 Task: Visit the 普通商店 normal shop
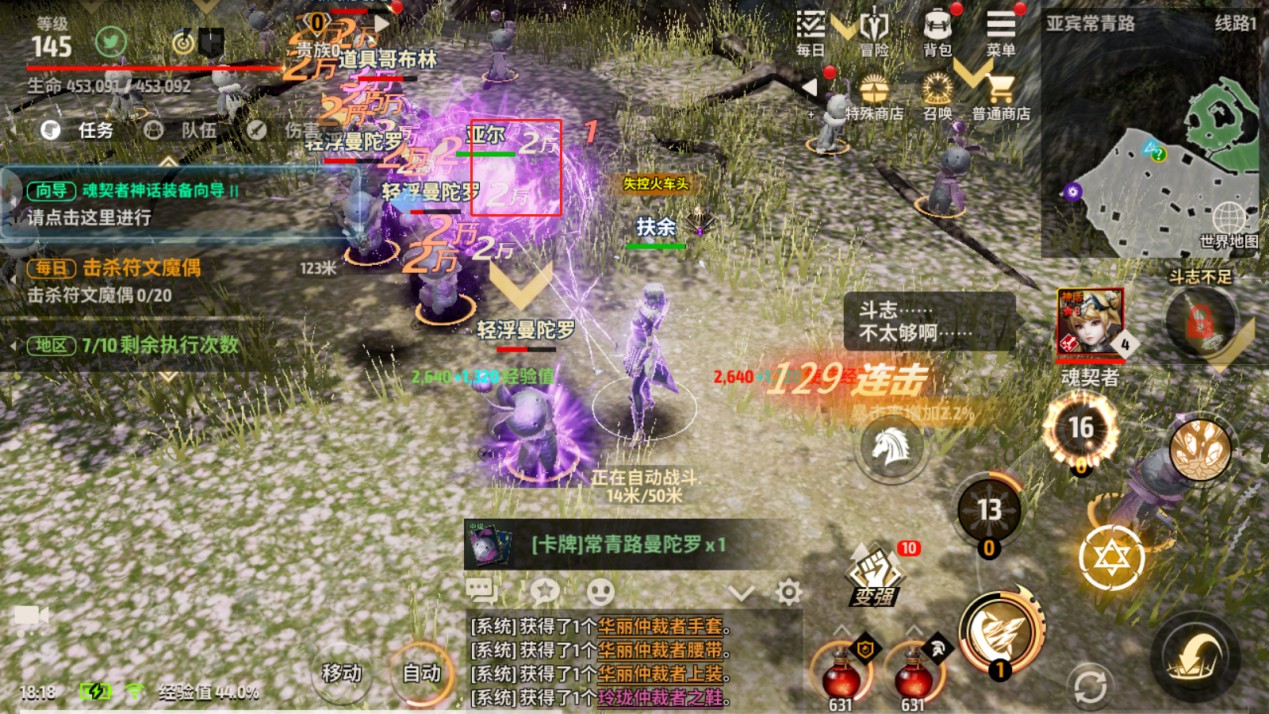tap(1001, 97)
